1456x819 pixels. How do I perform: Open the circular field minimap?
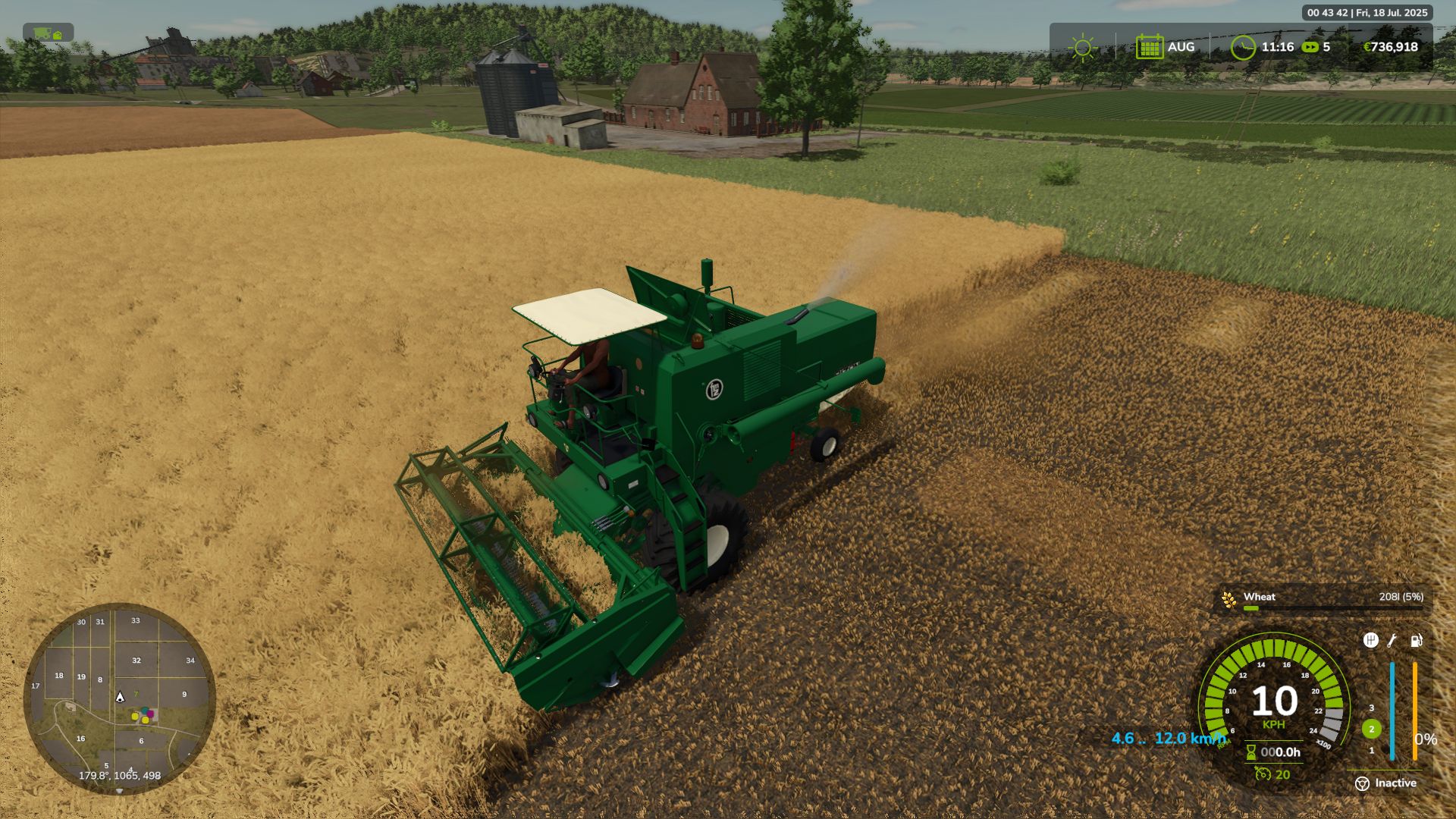[120, 698]
